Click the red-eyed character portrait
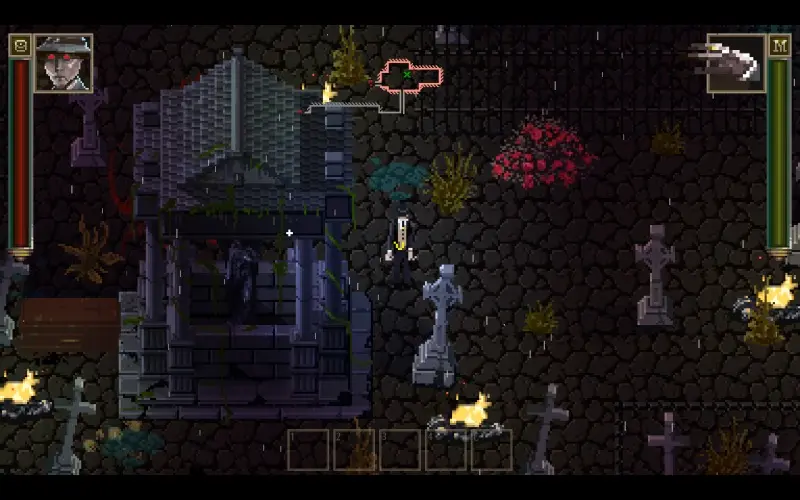This screenshot has width=800, height=500. coord(63,62)
